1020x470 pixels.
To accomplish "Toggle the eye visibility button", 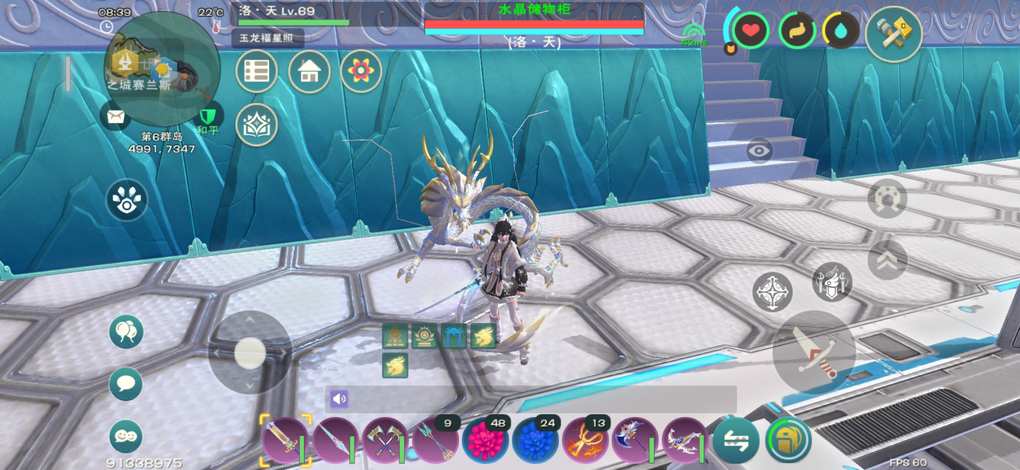I will pos(759,150).
